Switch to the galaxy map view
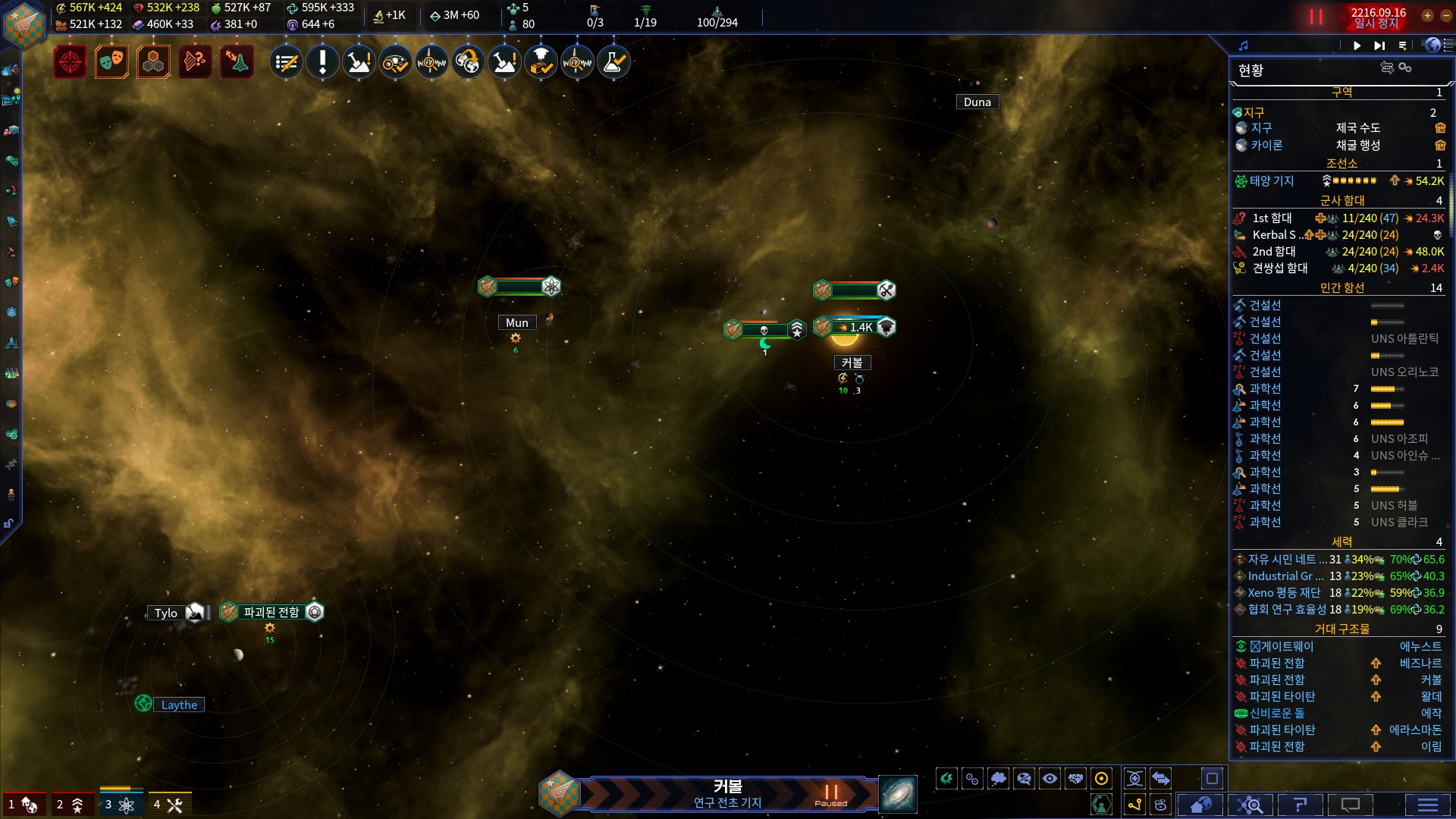The image size is (1456, 819). [898, 795]
